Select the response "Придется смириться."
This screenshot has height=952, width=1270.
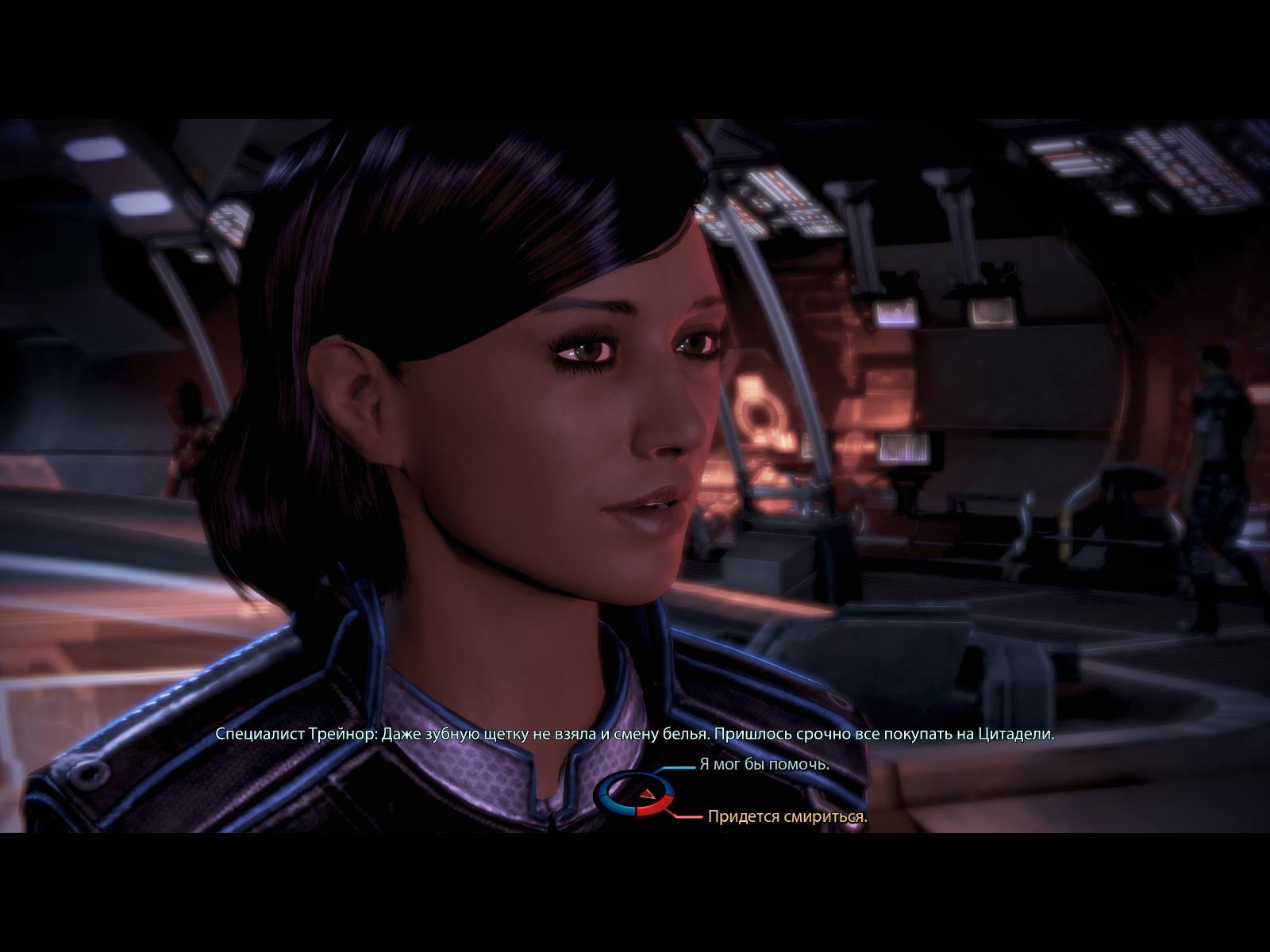tap(787, 816)
